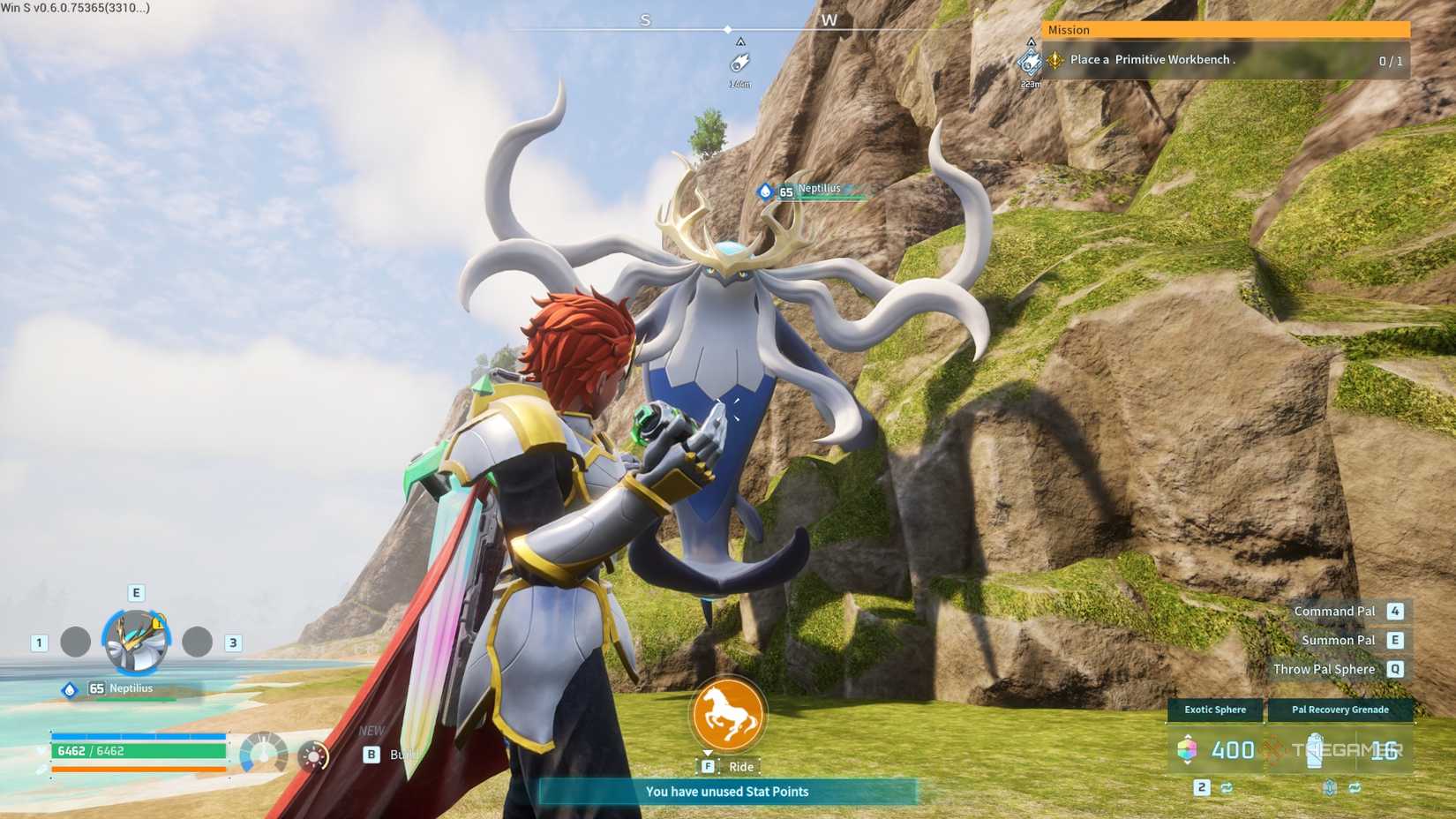Image resolution: width=1456 pixels, height=819 pixels.
Task: Click the compass marker showing 223m
Action: click(x=1030, y=64)
